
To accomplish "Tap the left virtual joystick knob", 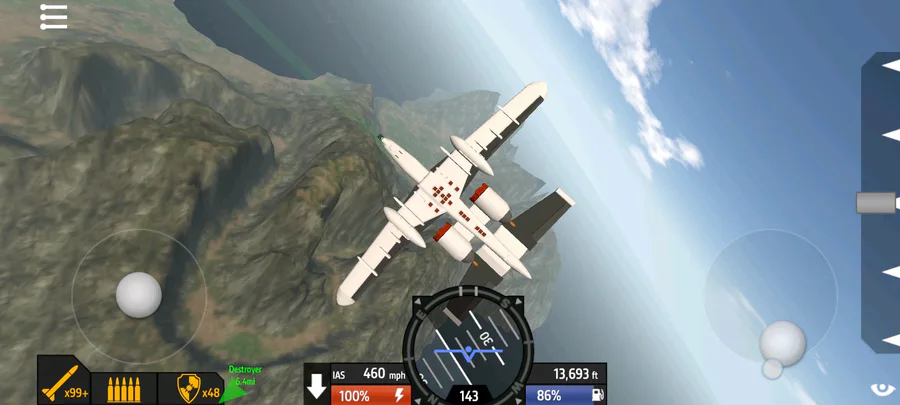I will [138, 295].
